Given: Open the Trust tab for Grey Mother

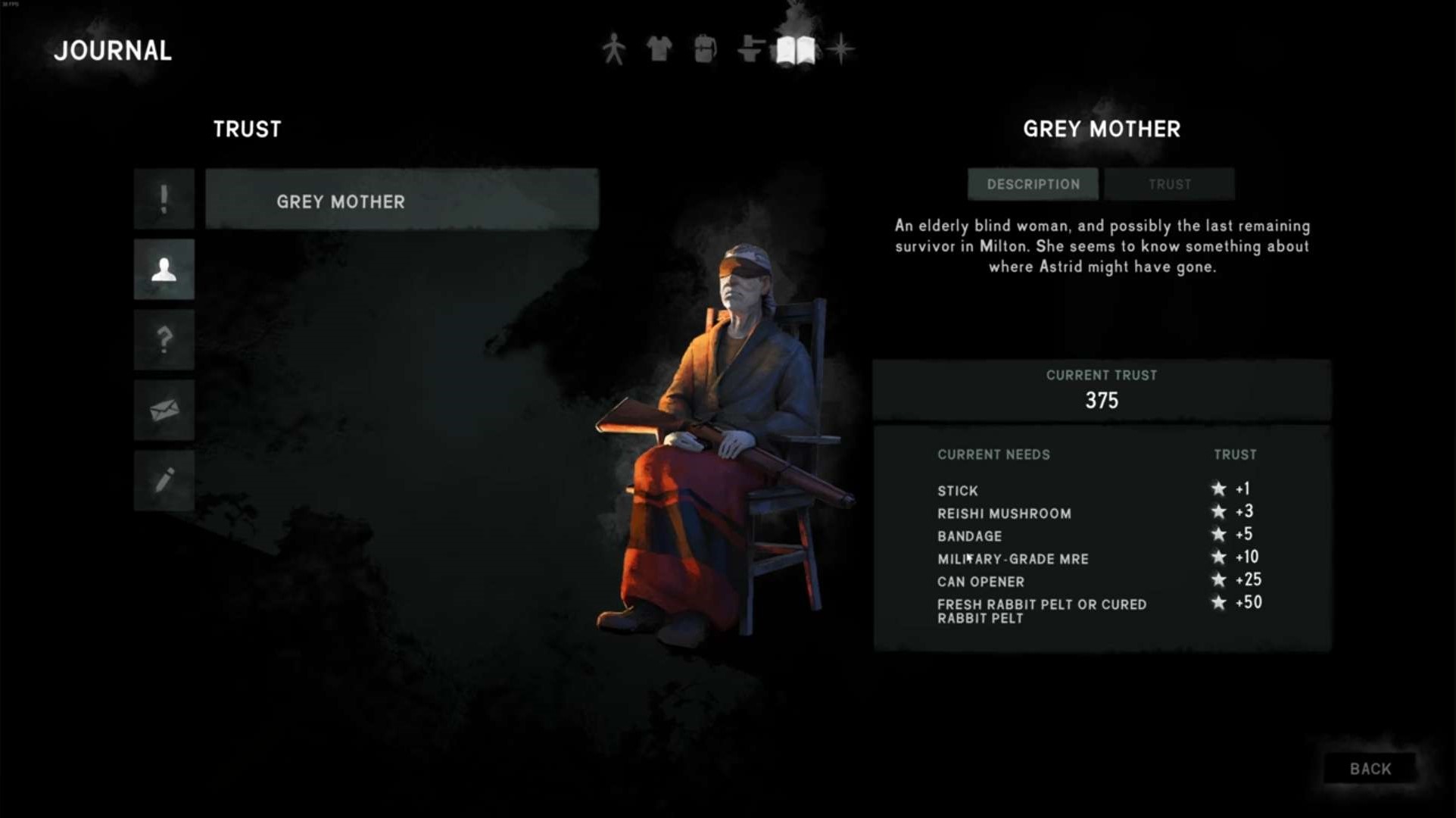Looking at the screenshot, I should pos(1169,184).
